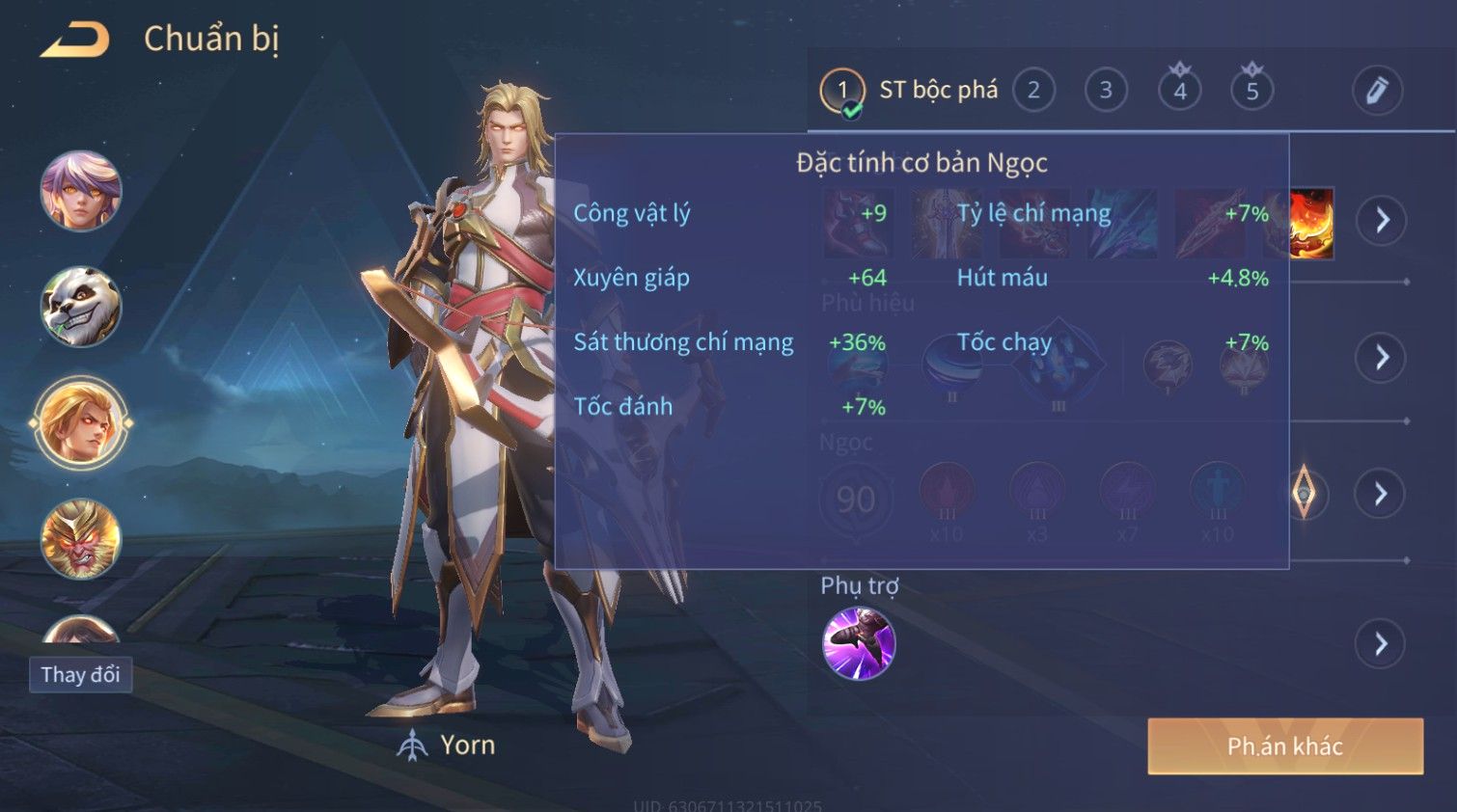Choose loadout preset 5
1457x812 pixels.
click(1251, 92)
